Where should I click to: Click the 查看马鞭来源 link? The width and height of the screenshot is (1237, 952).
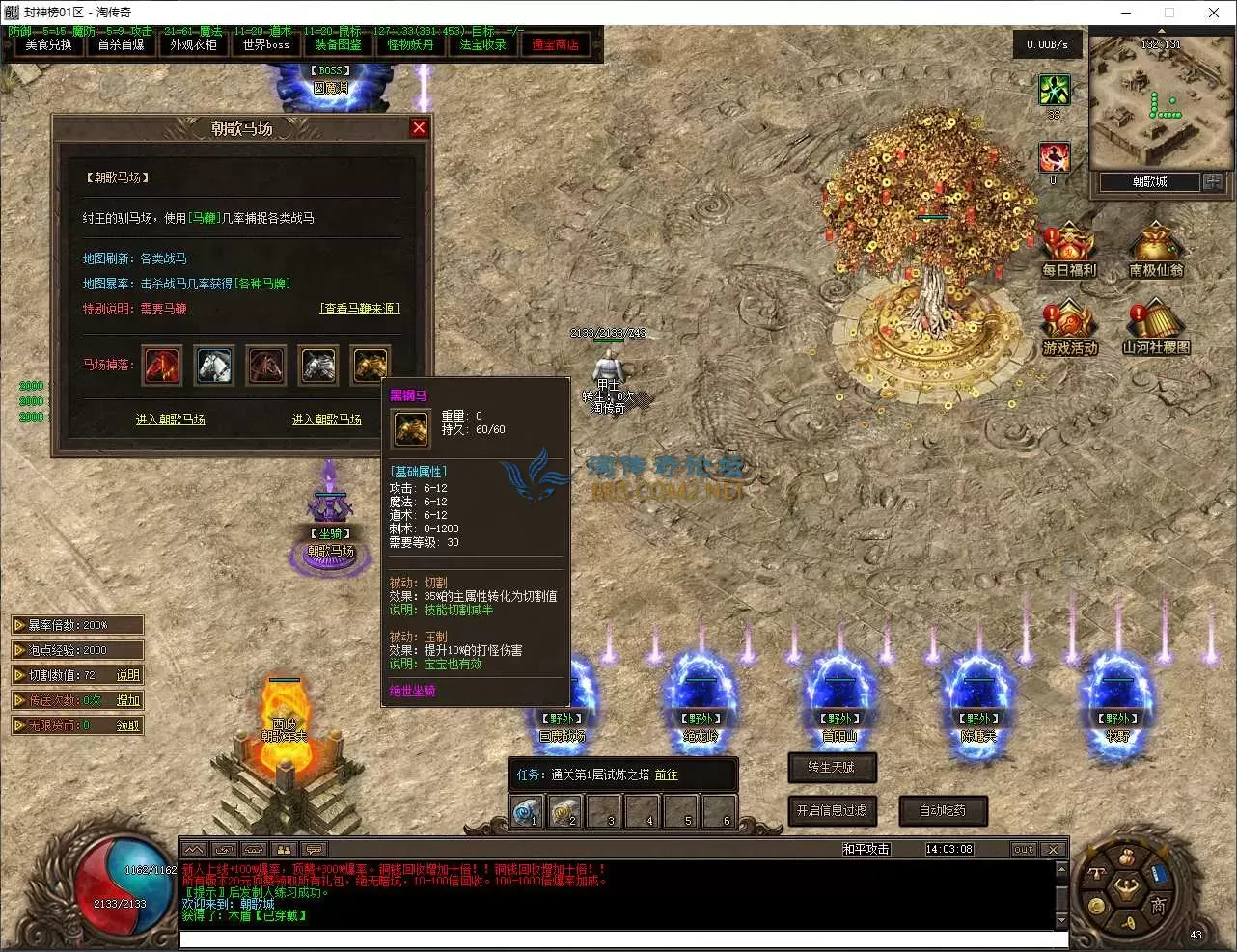coord(360,309)
